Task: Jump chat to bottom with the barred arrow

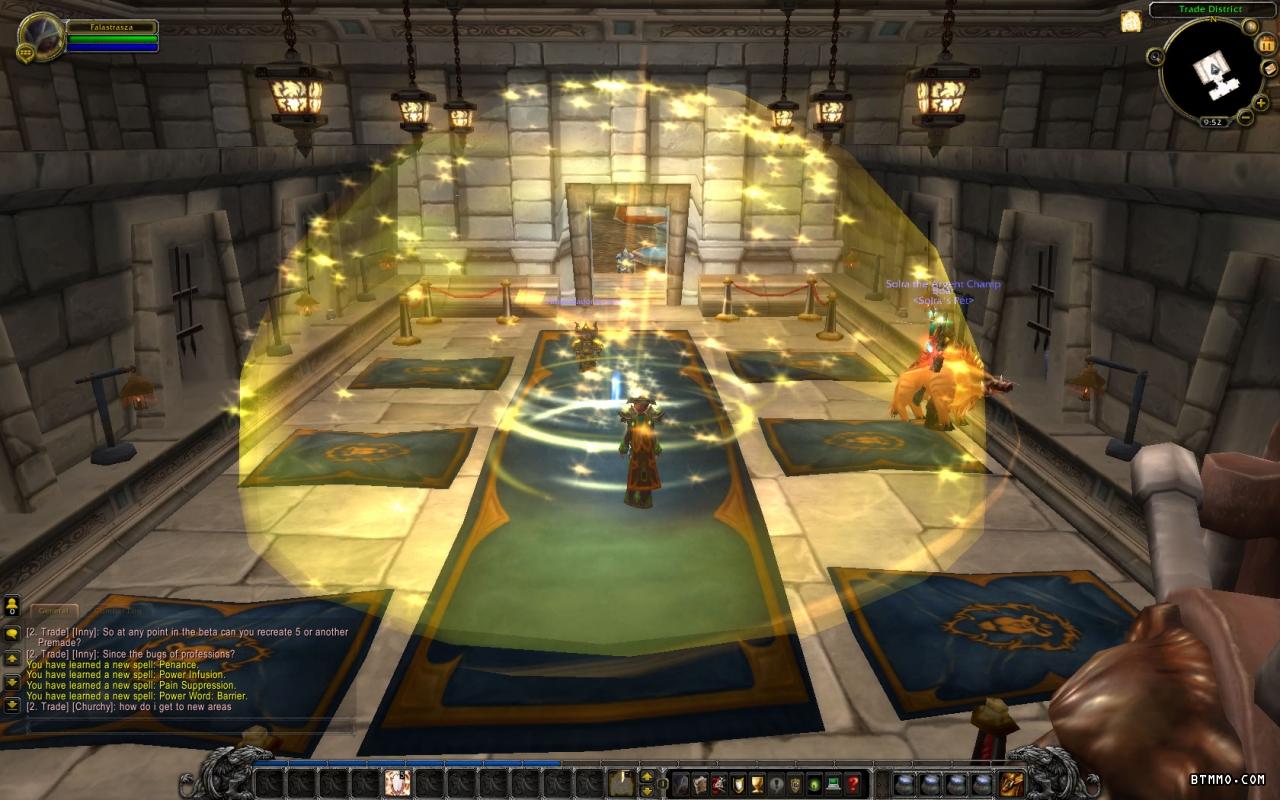Action: [12, 704]
